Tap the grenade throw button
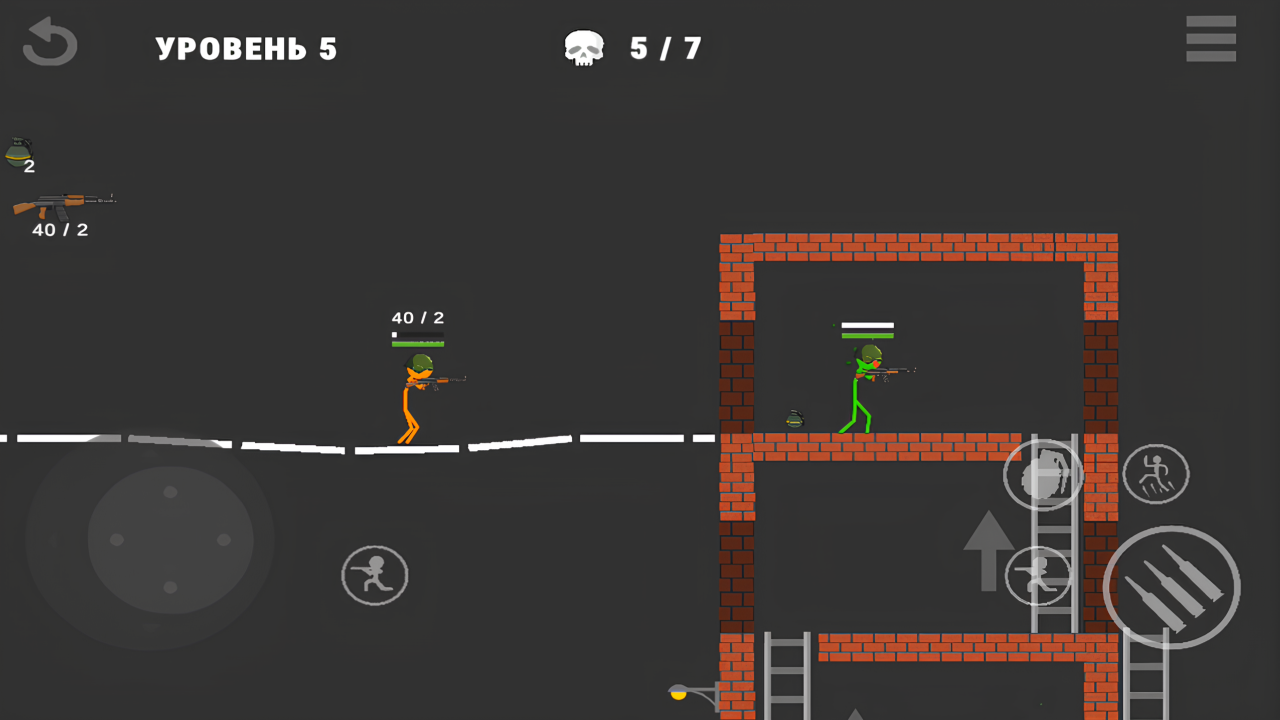This screenshot has height=720, width=1280. (x=1043, y=475)
